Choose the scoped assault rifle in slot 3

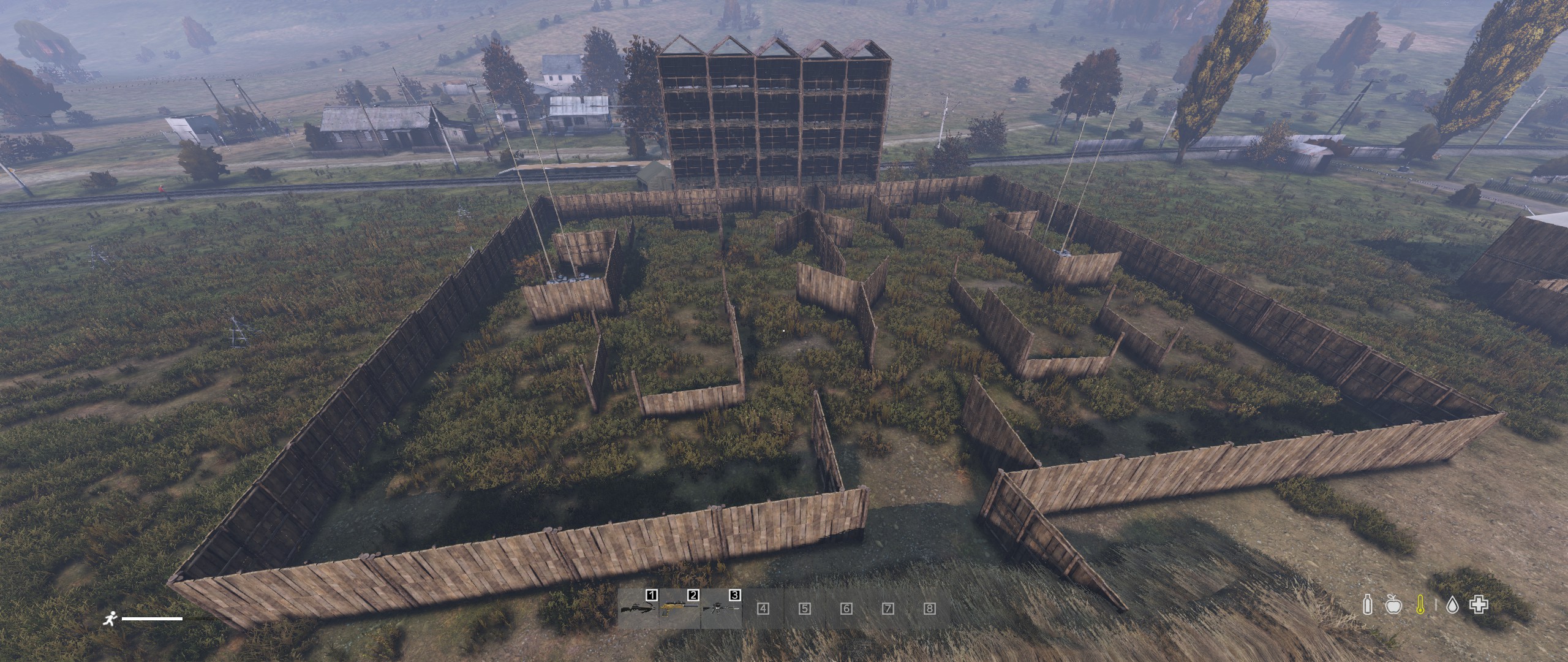pyautogui.click(x=721, y=609)
